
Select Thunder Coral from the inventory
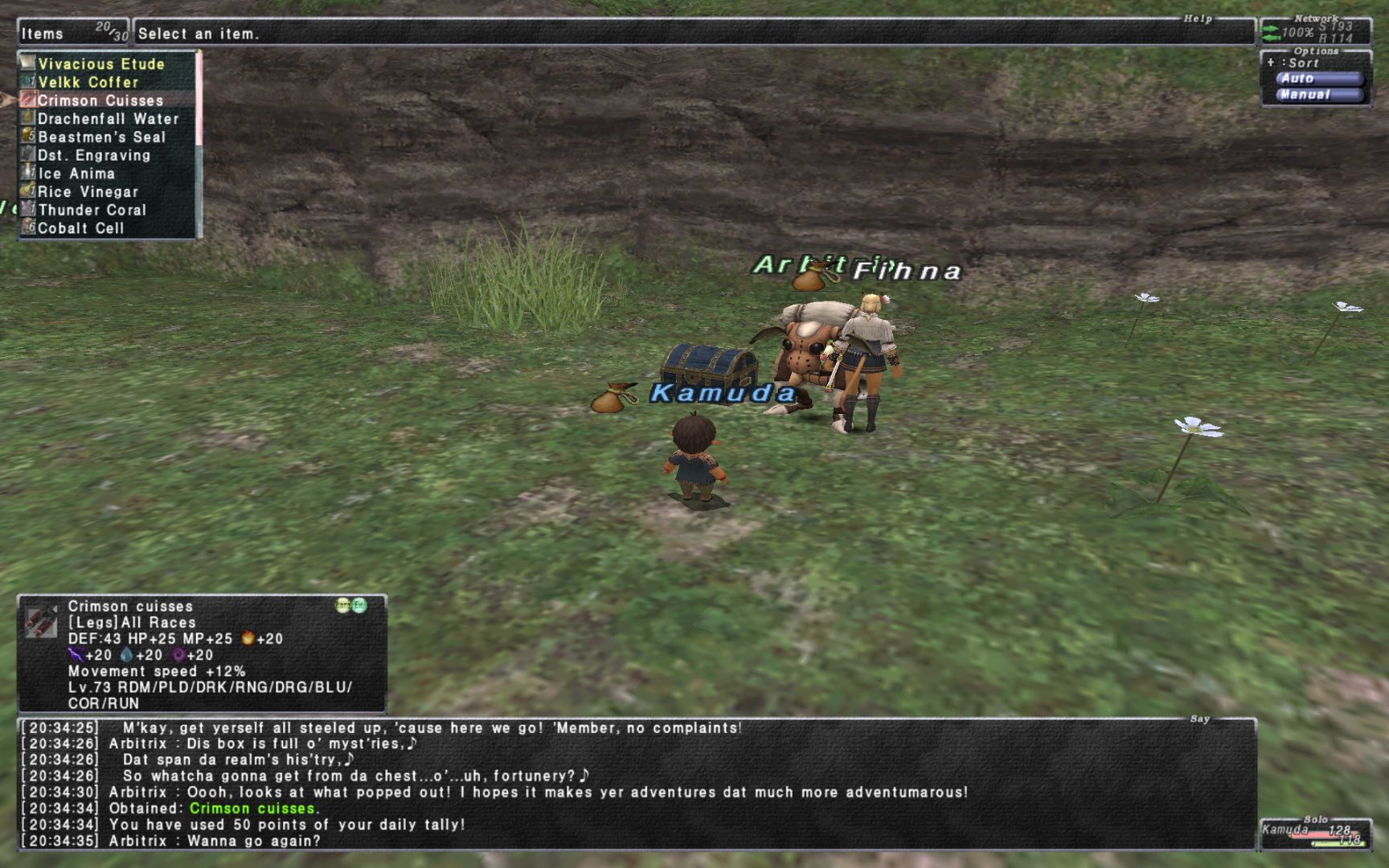(92, 210)
